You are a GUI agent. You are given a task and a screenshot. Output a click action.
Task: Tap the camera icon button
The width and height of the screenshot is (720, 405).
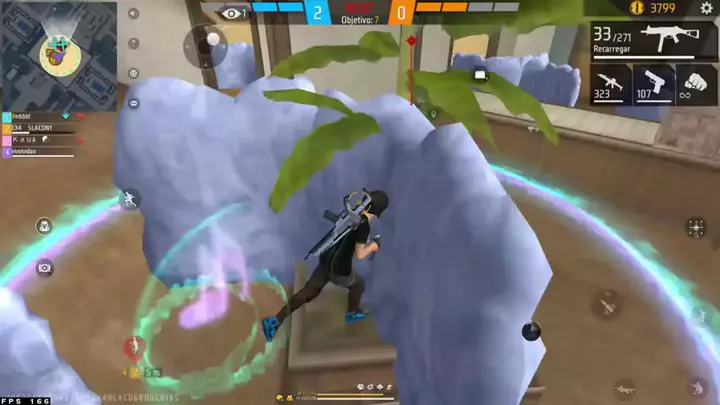click(44, 268)
